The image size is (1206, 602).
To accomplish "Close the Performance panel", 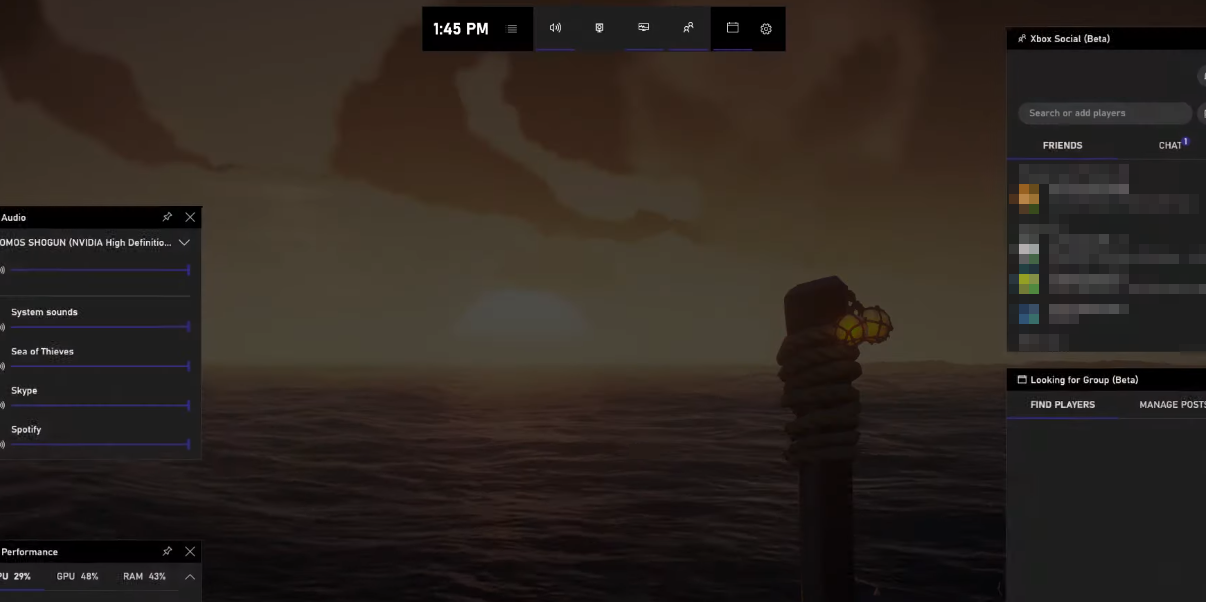I will point(190,552).
